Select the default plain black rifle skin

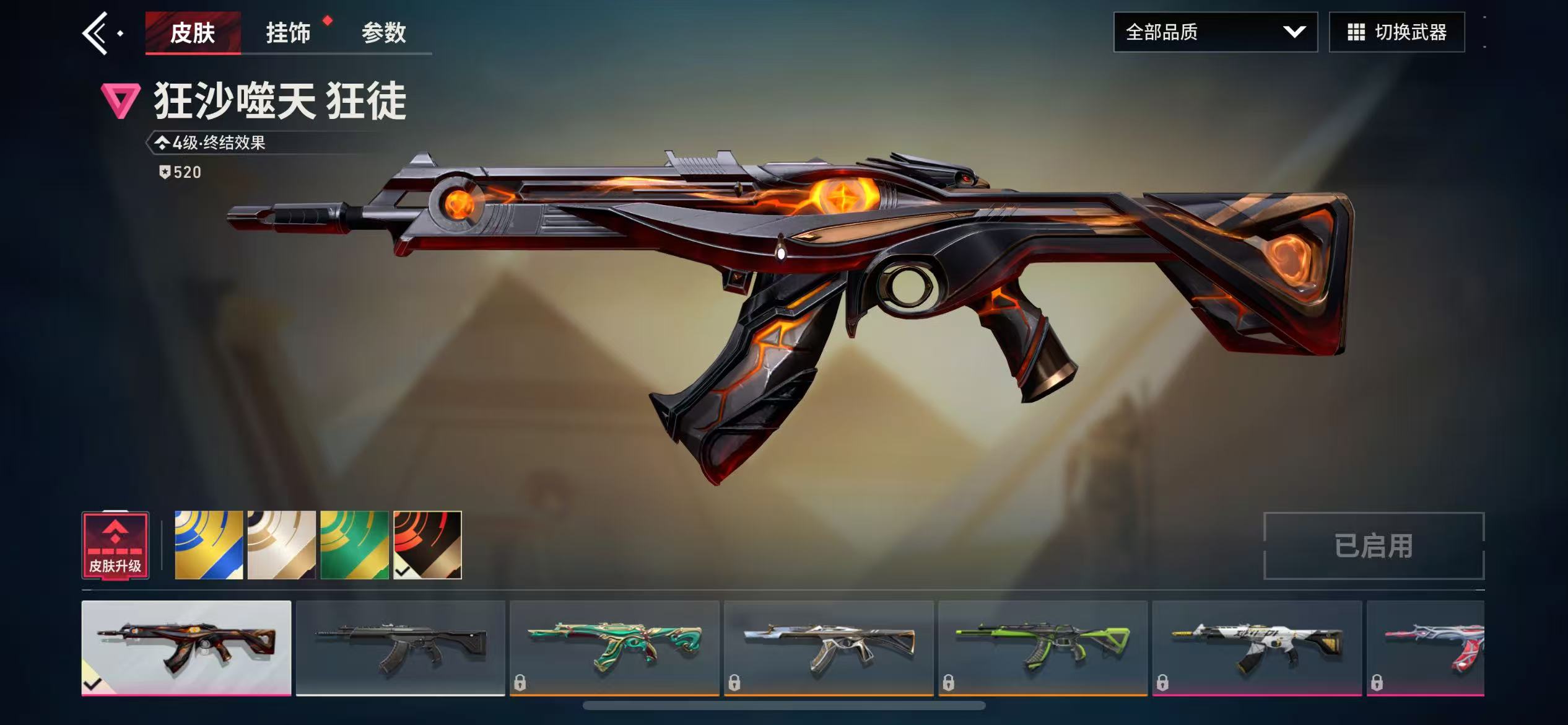click(401, 648)
